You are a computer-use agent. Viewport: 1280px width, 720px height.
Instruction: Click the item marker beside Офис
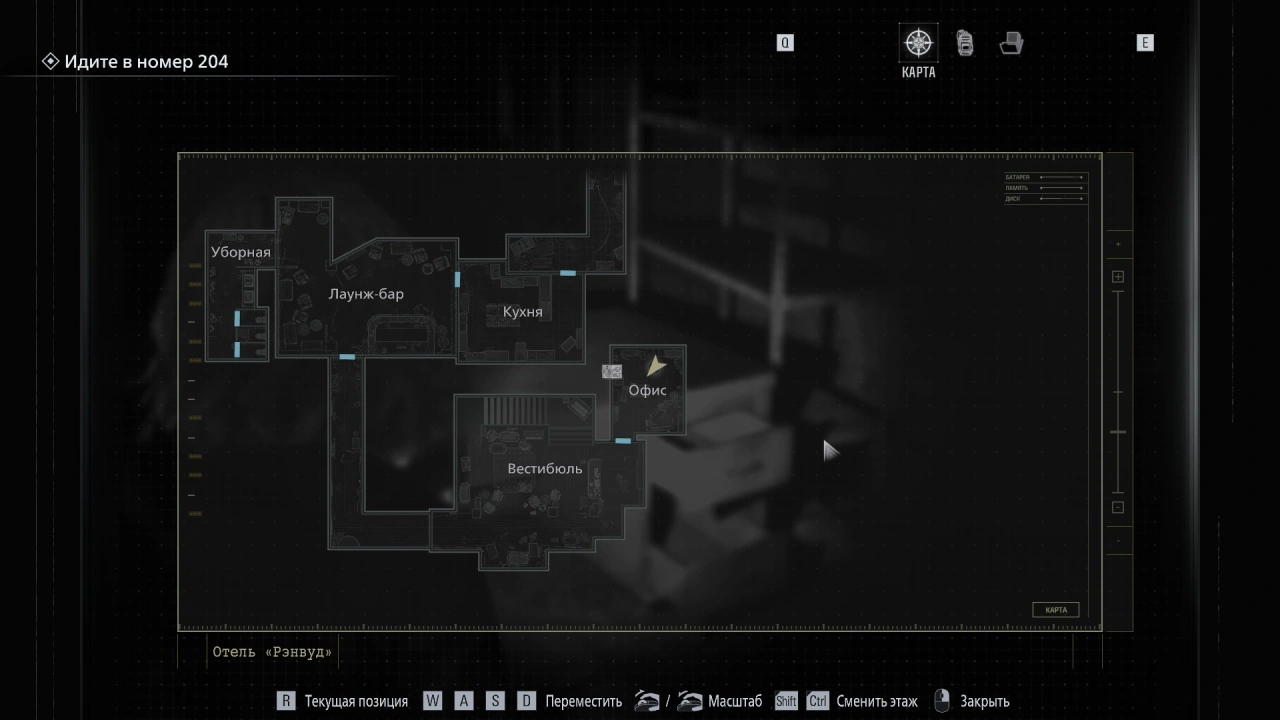tap(611, 372)
